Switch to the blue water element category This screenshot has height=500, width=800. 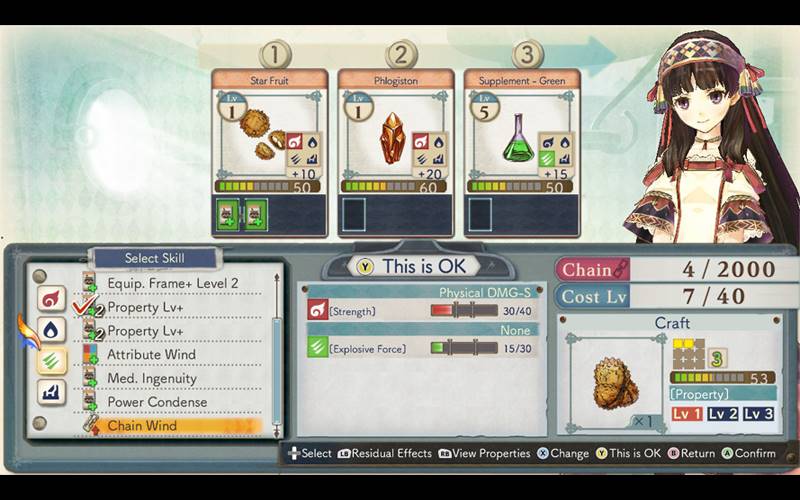pyautogui.click(x=52, y=330)
